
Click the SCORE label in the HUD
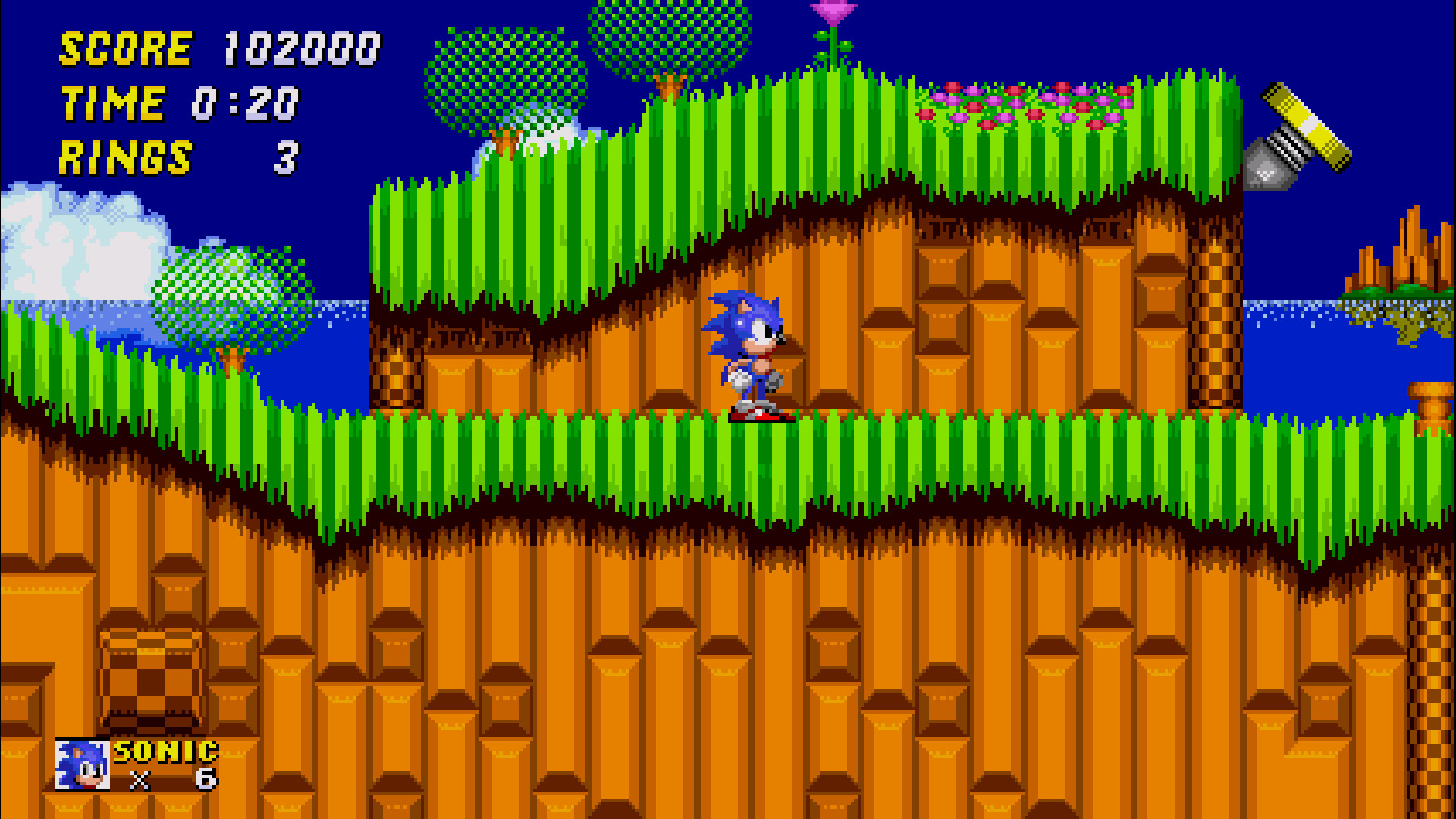(125, 49)
